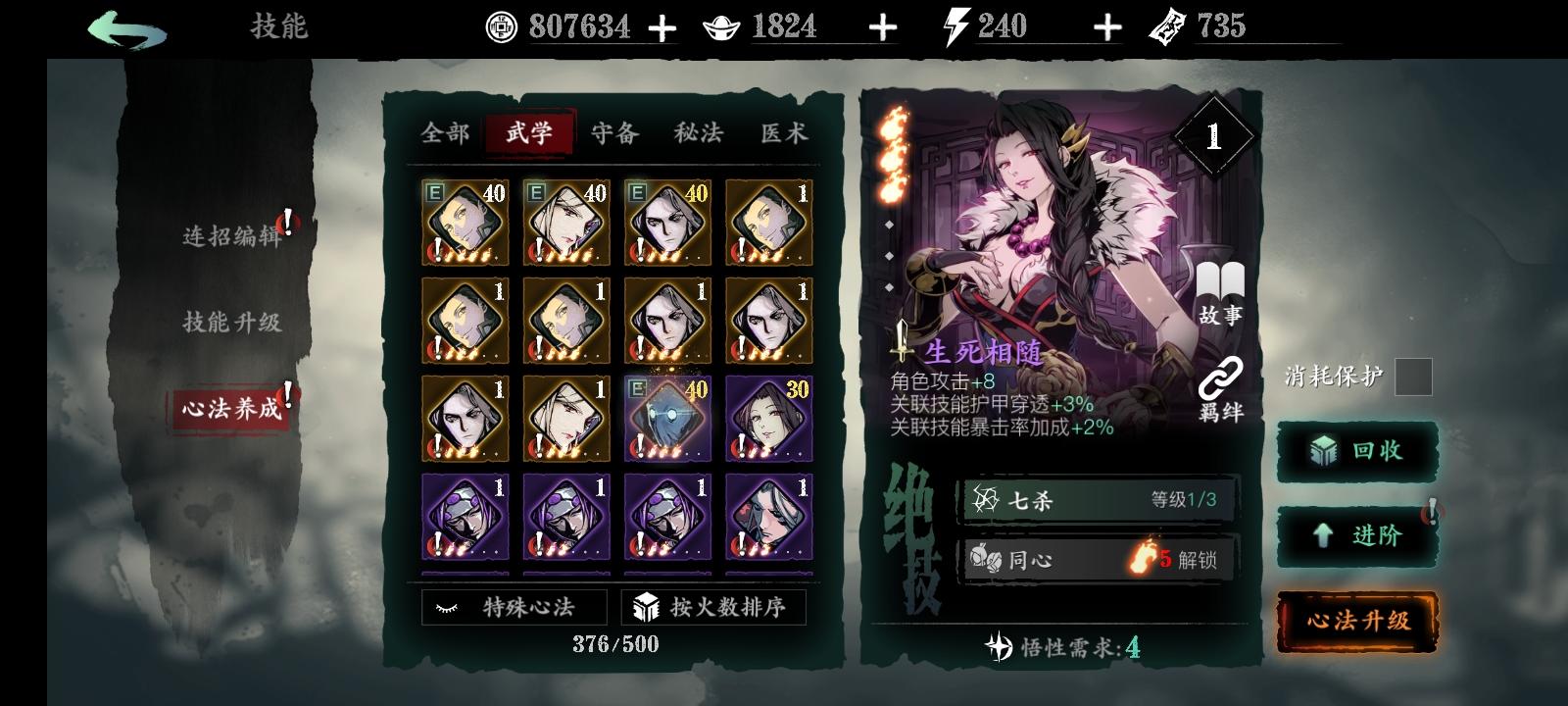This screenshot has height=706, width=1568.
Task: Click the 进阶 advance button
Action: pyautogui.click(x=1356, y=536)
